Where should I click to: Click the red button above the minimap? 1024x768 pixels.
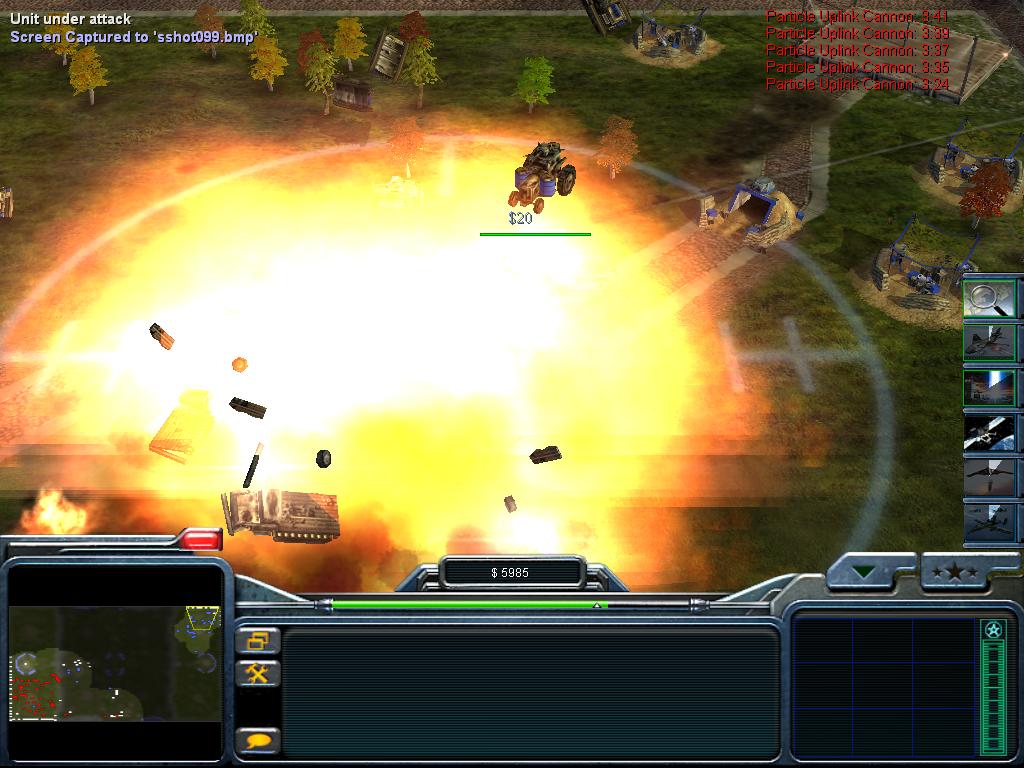pos(201,540)
